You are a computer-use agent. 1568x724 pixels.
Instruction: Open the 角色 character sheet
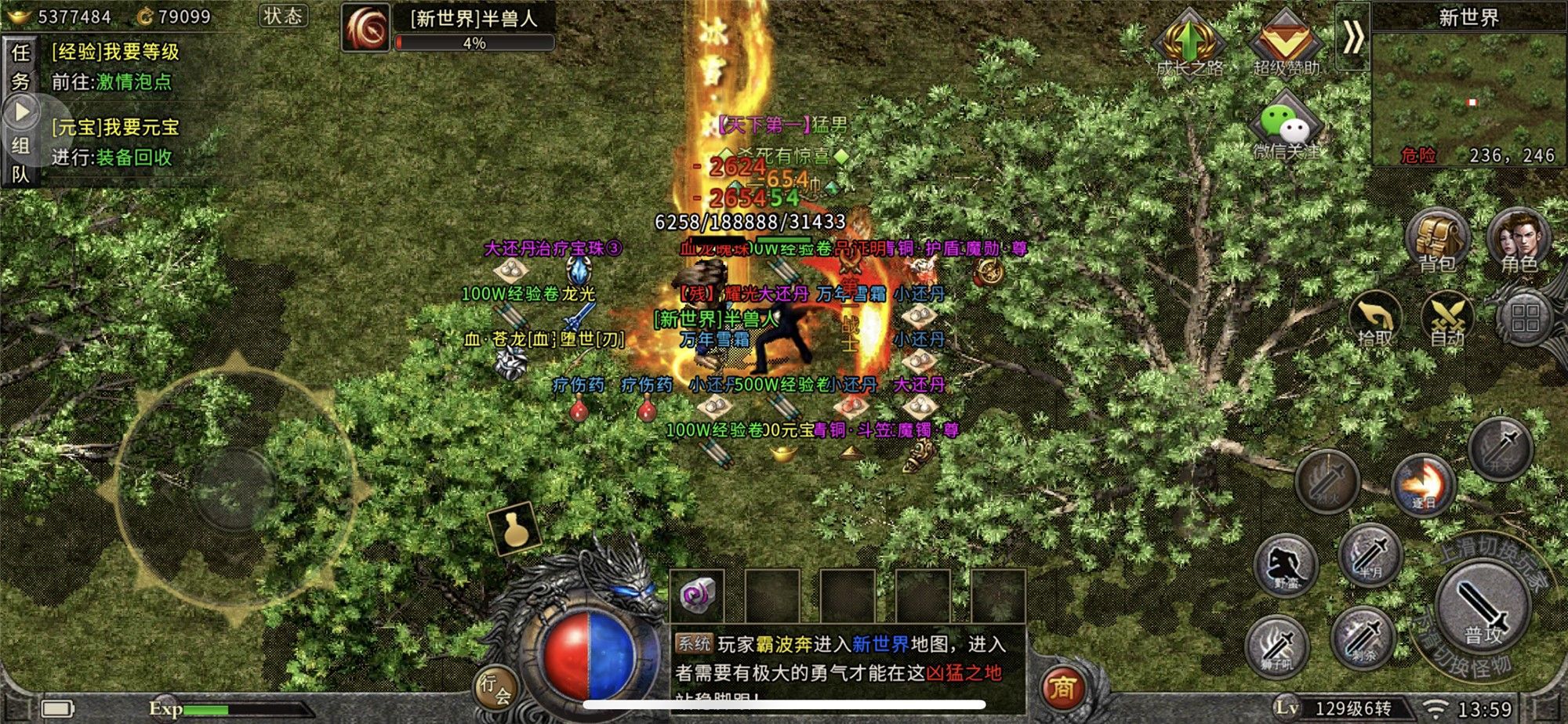(x=1519, y=239)
